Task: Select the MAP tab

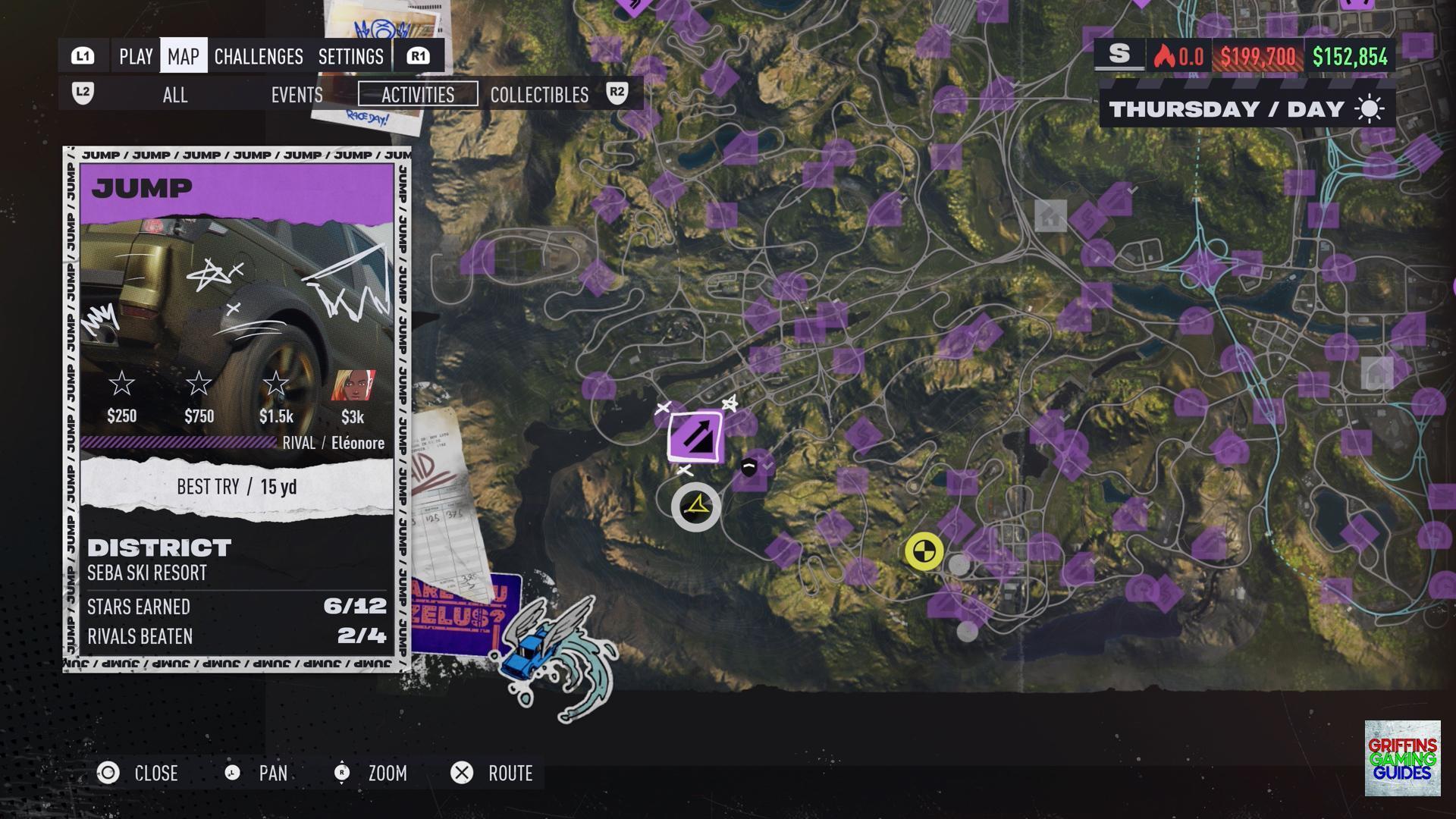Action: point(184,56)
